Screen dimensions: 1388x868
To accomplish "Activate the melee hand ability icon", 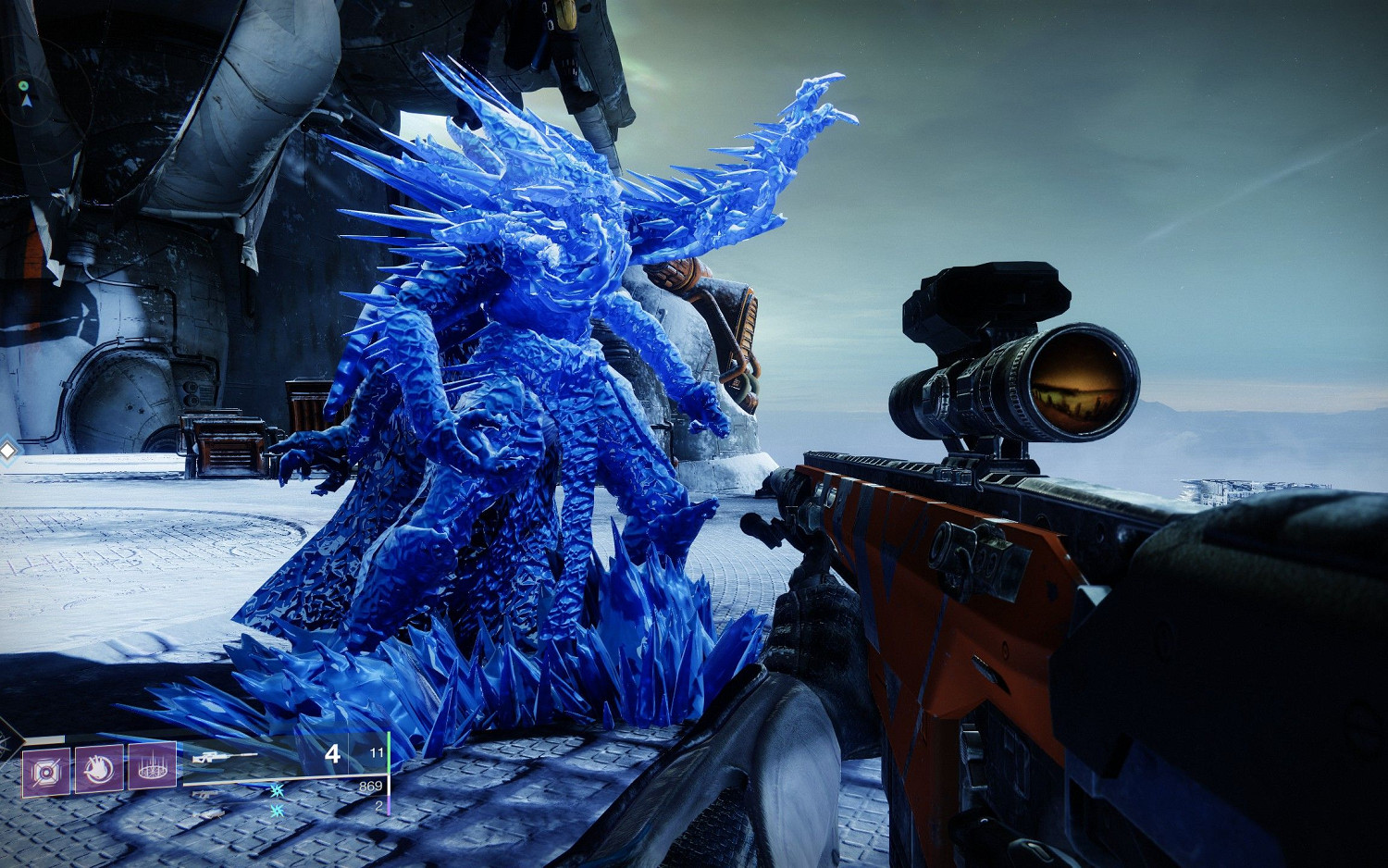I will (99, 768).
